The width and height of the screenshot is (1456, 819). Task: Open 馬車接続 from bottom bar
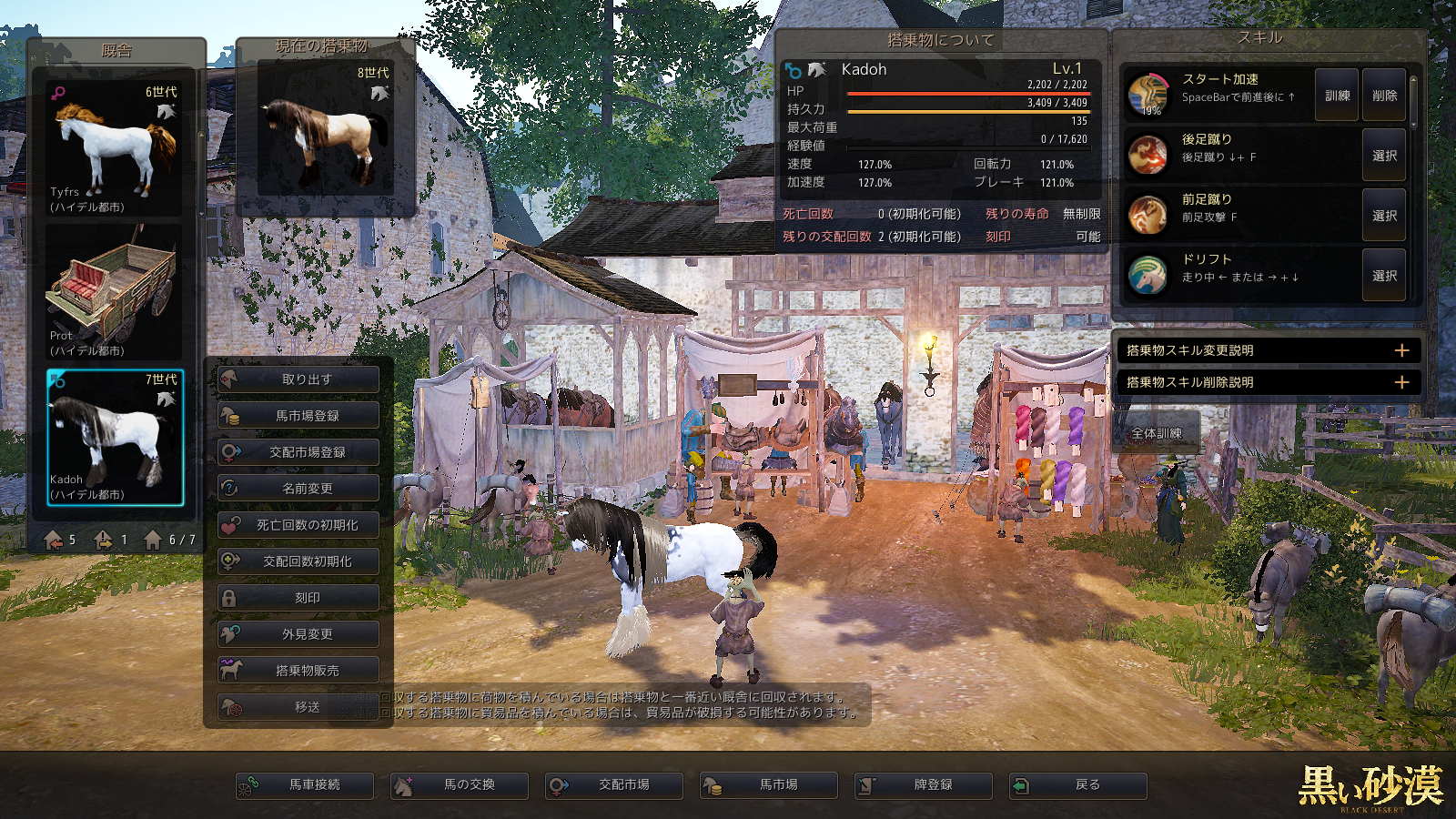click(x=305, y=785)
